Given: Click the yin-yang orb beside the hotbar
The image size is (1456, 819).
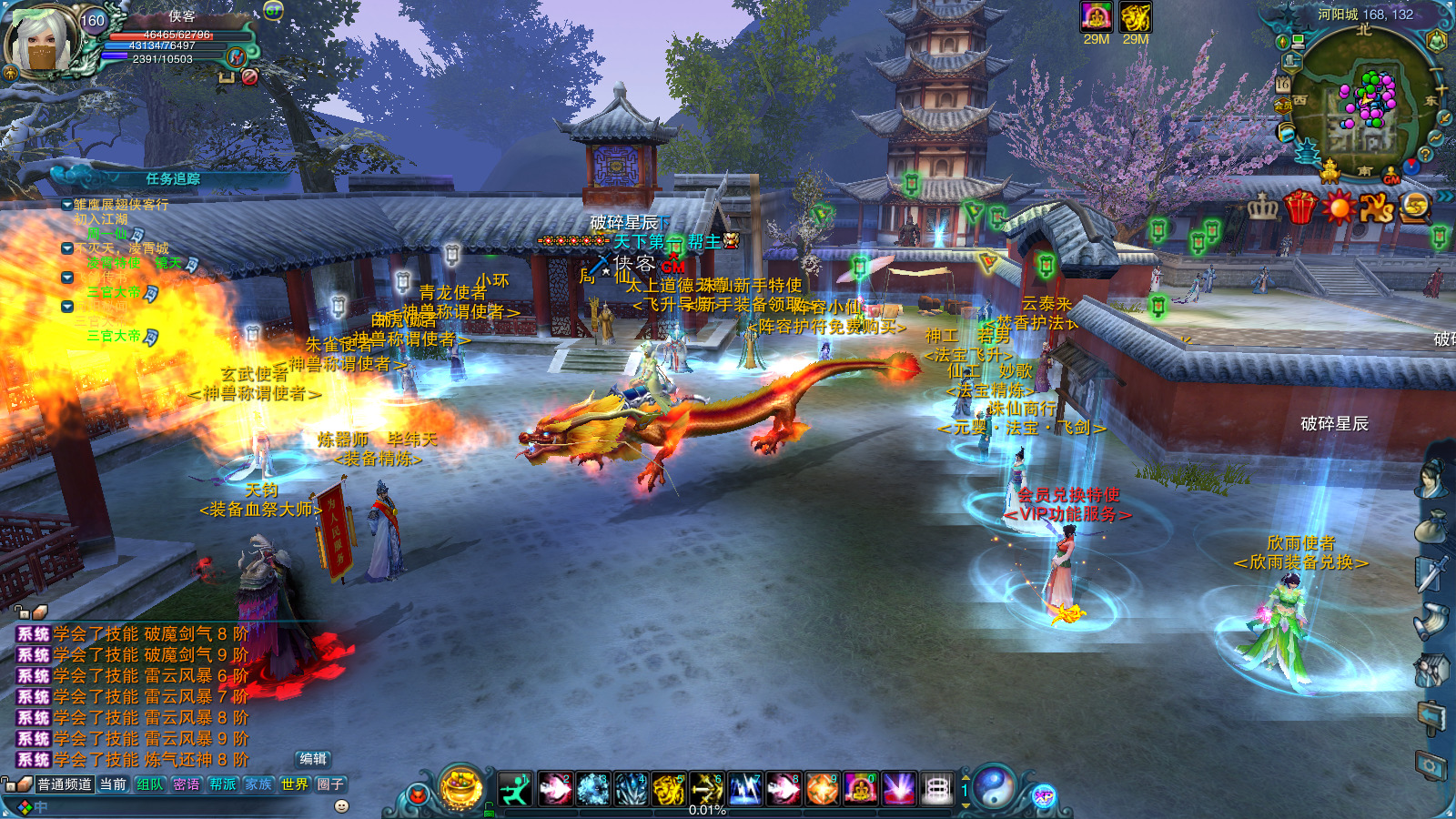Looking at the screenshot, I should pos(995,786).
